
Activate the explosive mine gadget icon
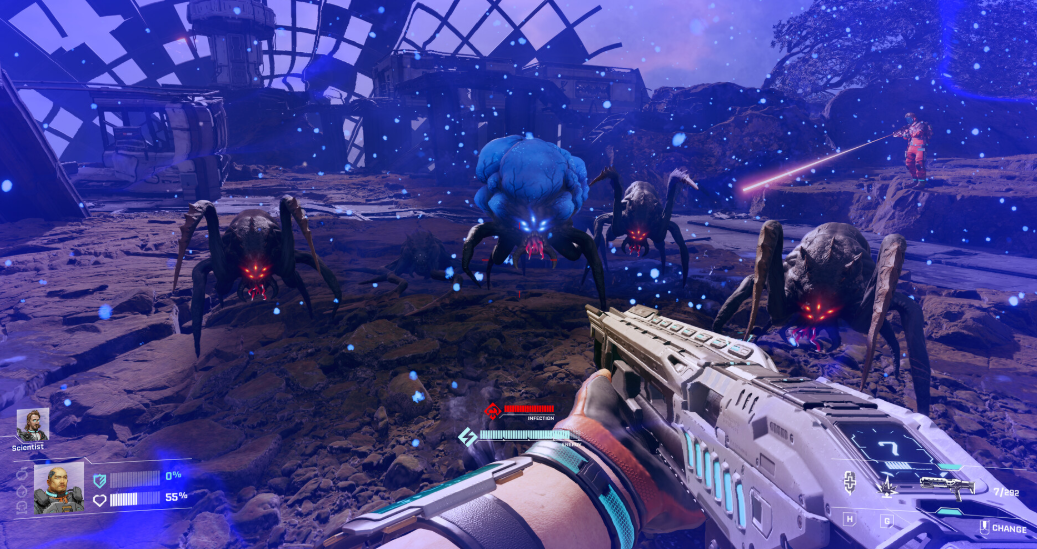tap(886, 487)
